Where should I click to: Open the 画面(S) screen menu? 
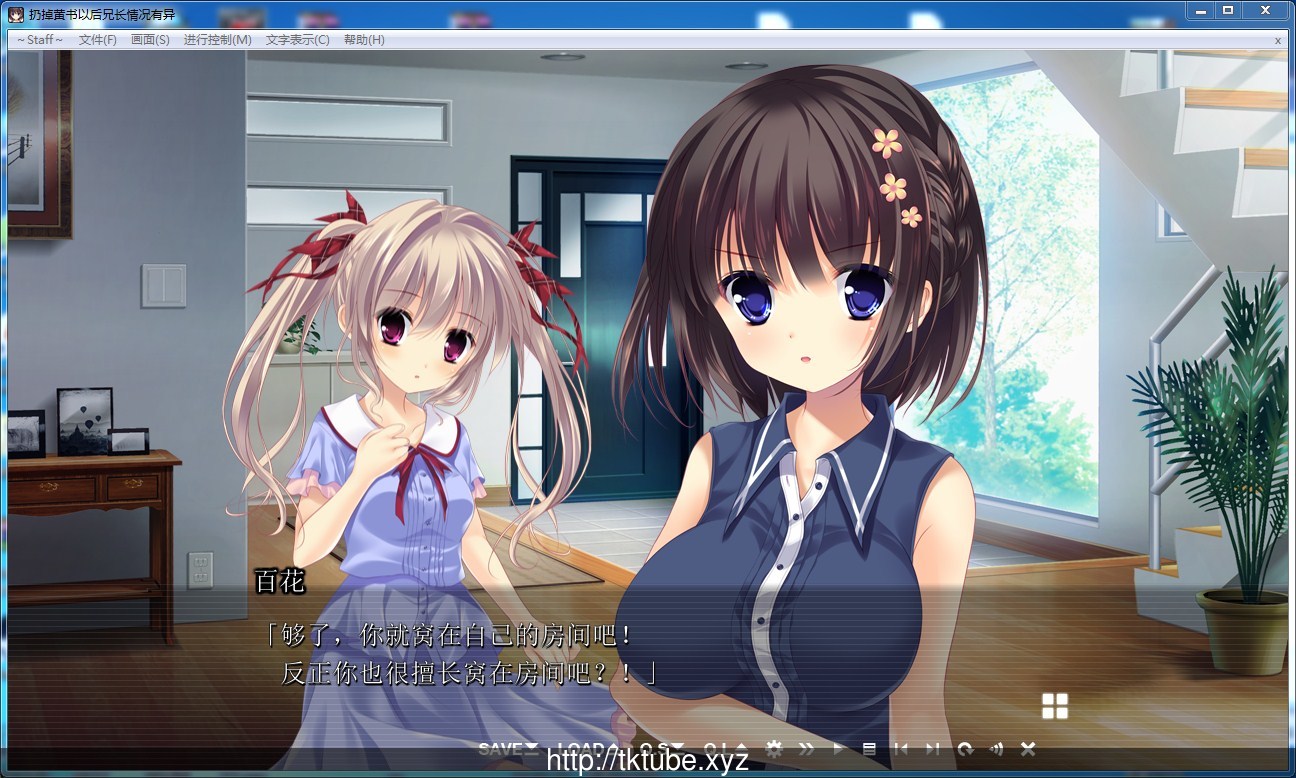150,40
